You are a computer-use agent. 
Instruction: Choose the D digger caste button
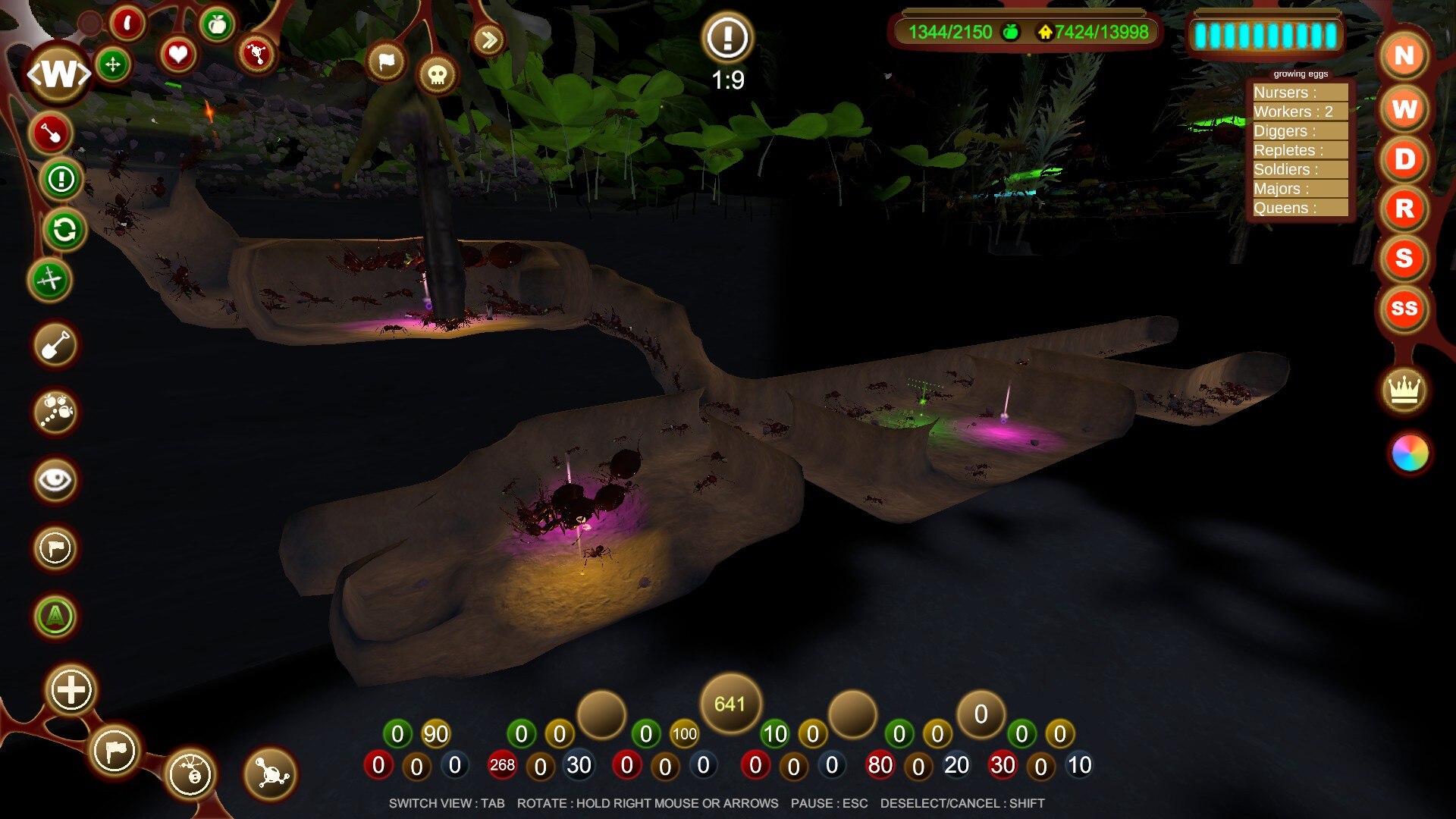tap(1404, 159)
